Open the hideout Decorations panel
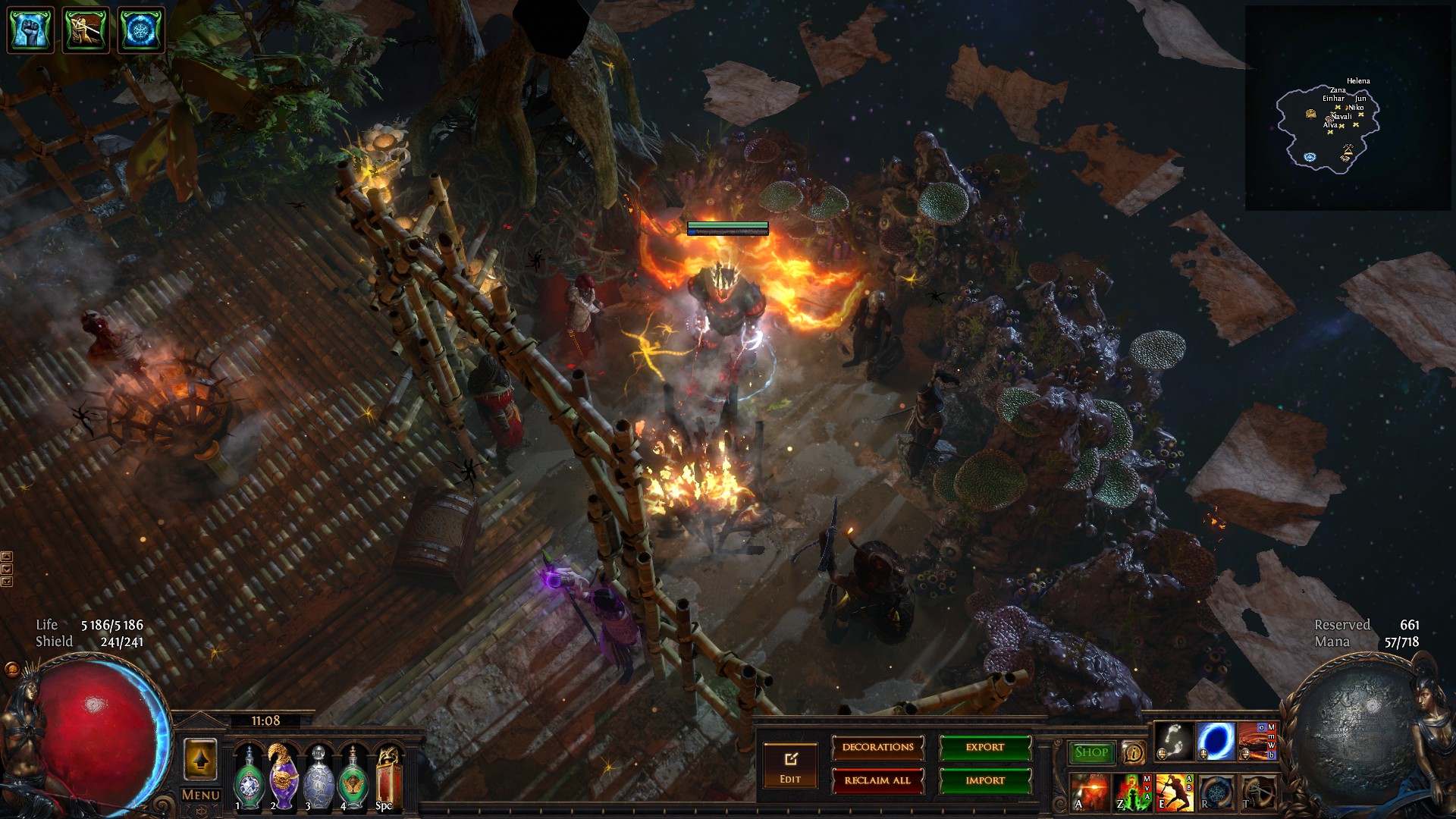The image size is (1456, 819). 877,748
